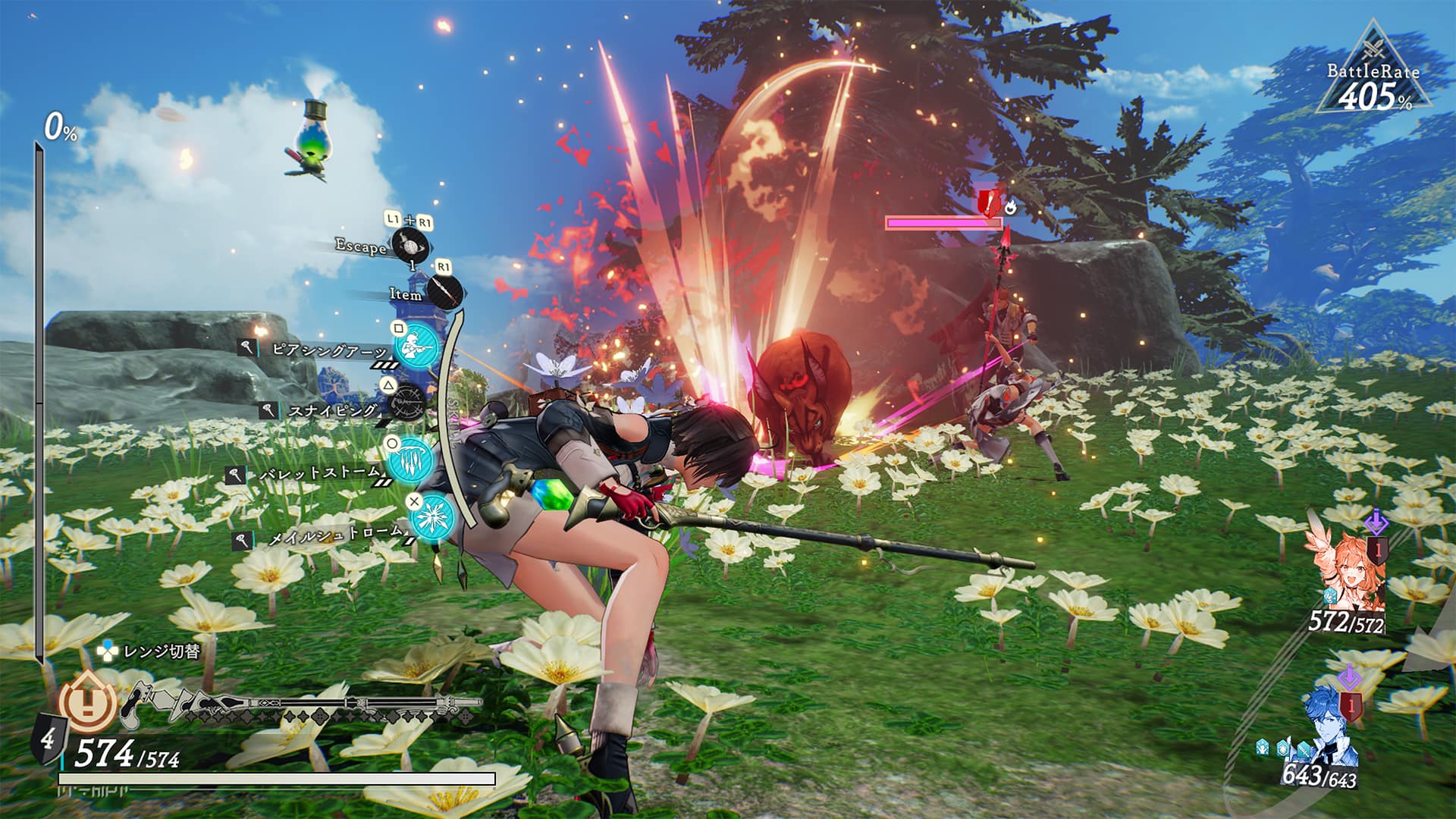Screen dimensions: 1456x819
Task: Select the orange-haired party member portrait
Action: click(x=1345, y=569)
